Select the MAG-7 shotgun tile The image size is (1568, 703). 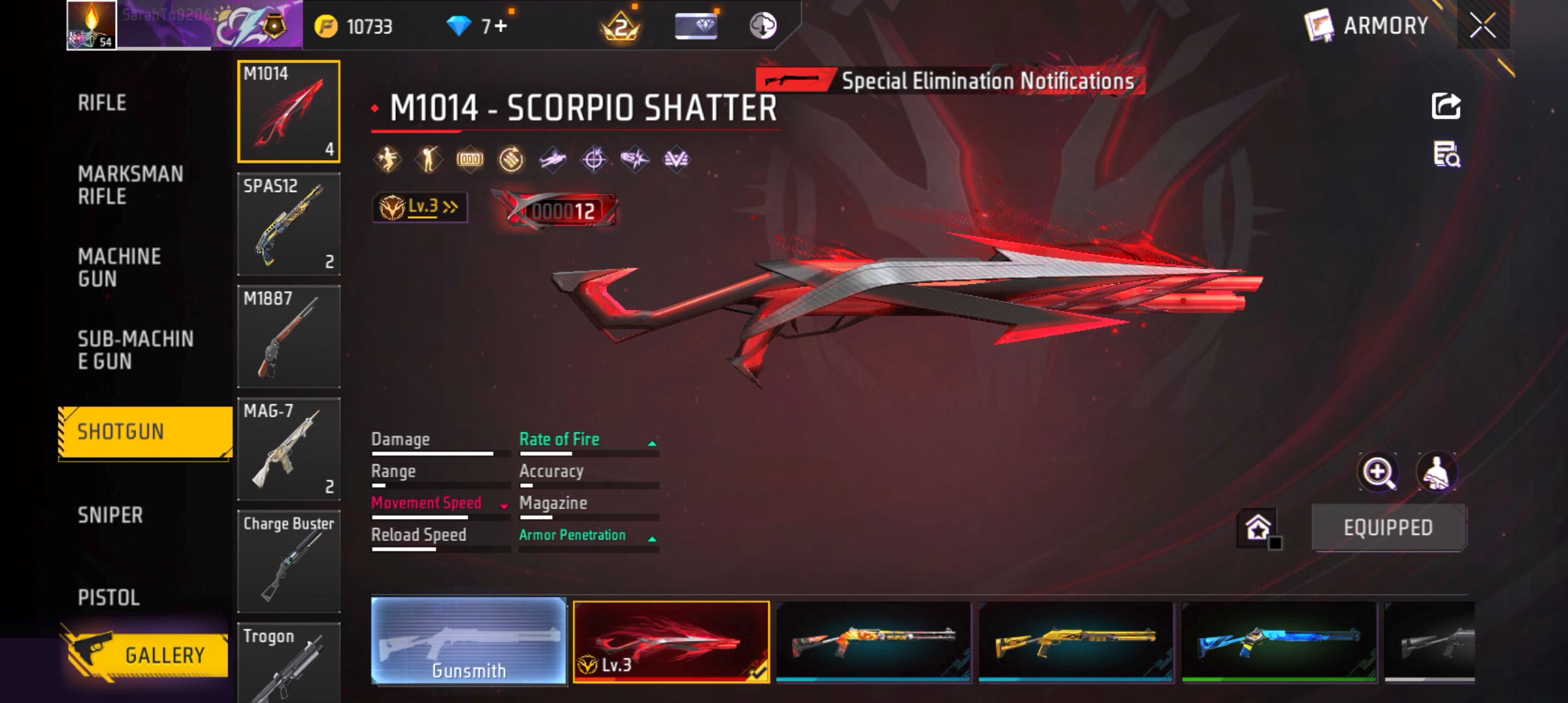pyautogui.click(x=288, y=448)
